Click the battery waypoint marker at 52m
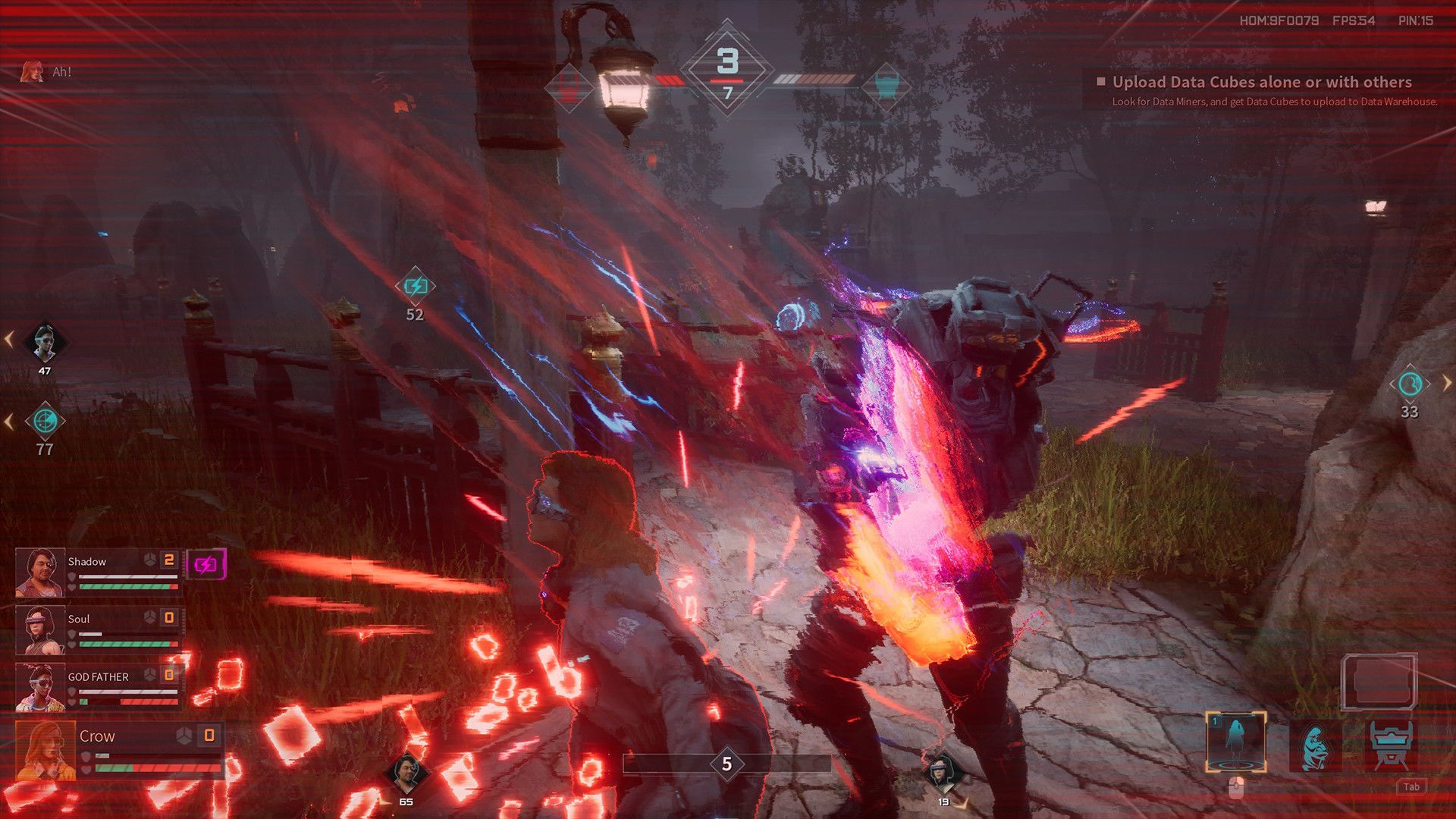 (x=416, y=286)
